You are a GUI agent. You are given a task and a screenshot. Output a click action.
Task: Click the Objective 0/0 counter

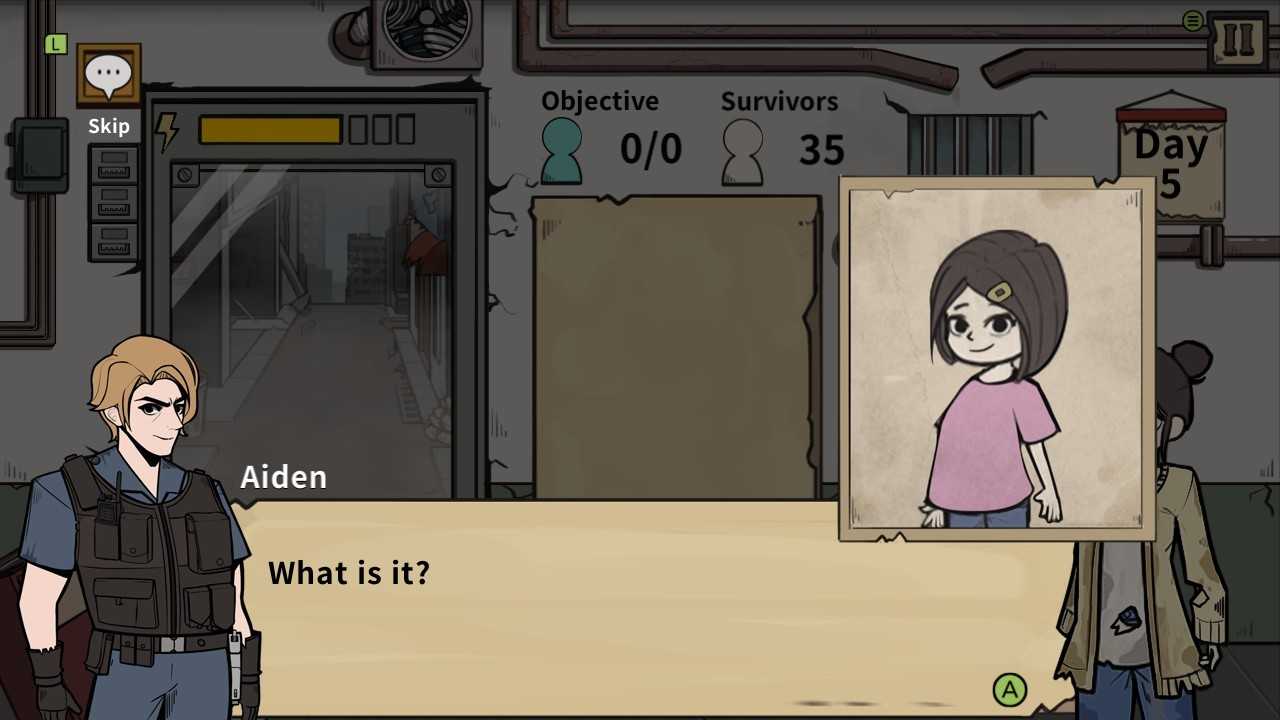pos(650,149)
